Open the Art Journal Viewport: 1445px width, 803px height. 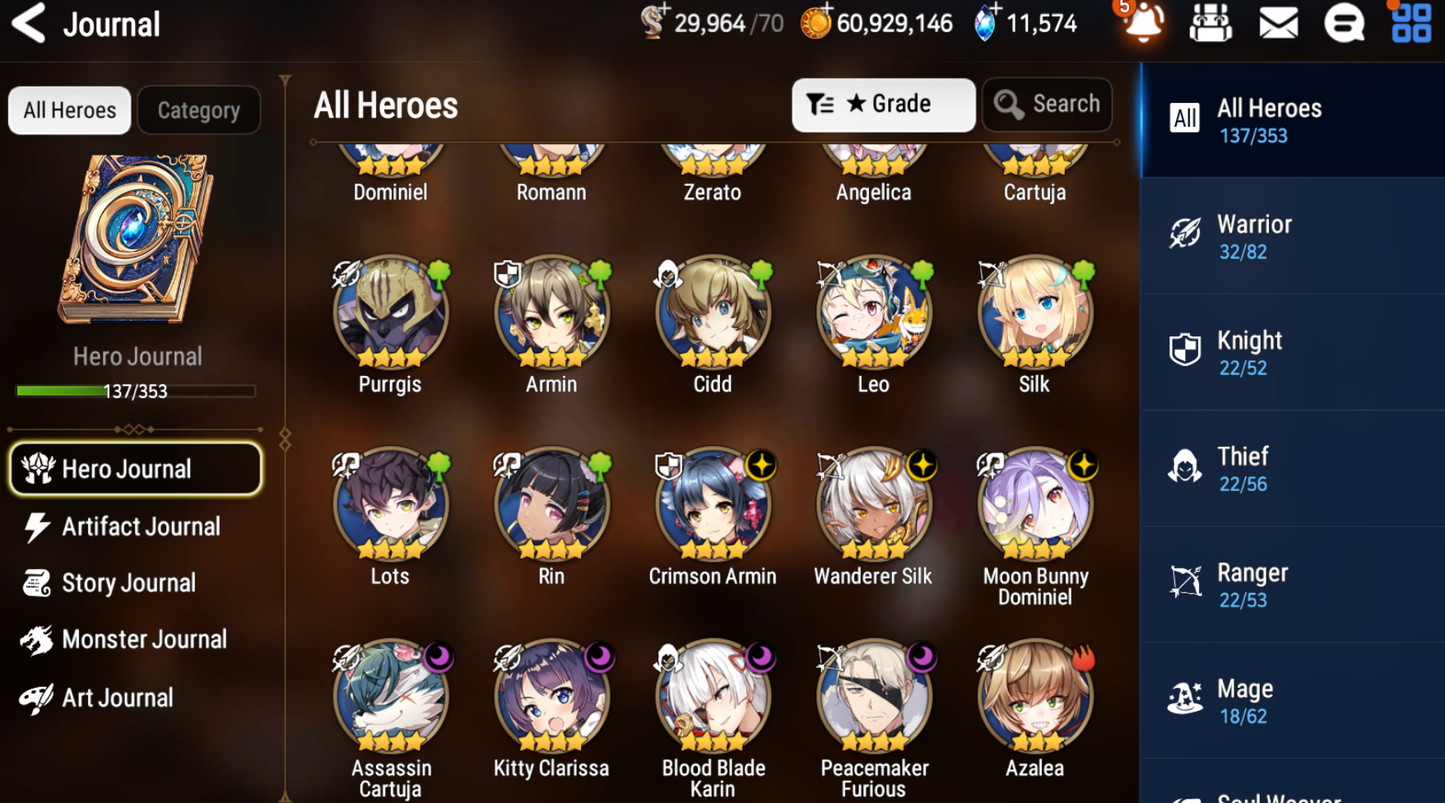tap(115, 698)
